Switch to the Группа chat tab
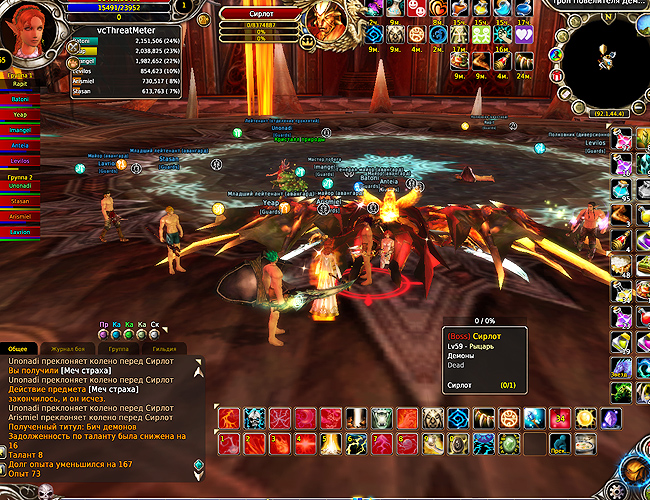 pos(117,347)
